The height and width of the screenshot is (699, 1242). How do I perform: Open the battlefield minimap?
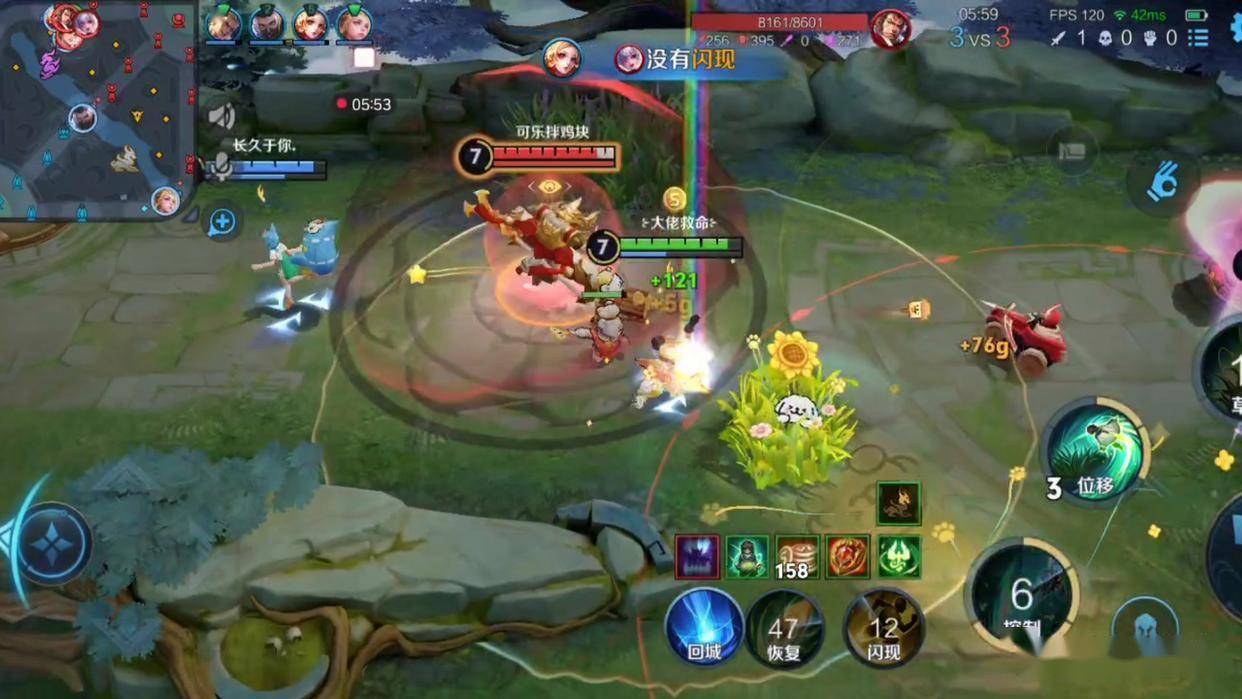pos(97,110)
